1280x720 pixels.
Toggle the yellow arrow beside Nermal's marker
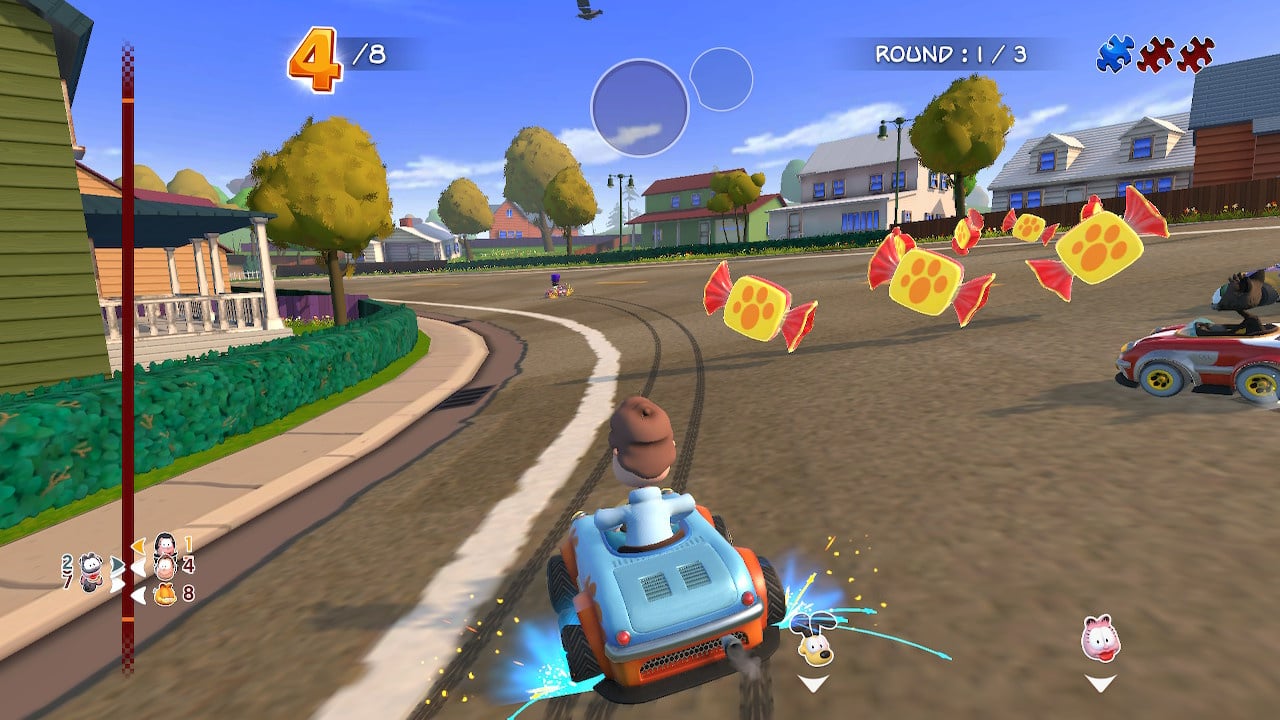coord(139,546)
